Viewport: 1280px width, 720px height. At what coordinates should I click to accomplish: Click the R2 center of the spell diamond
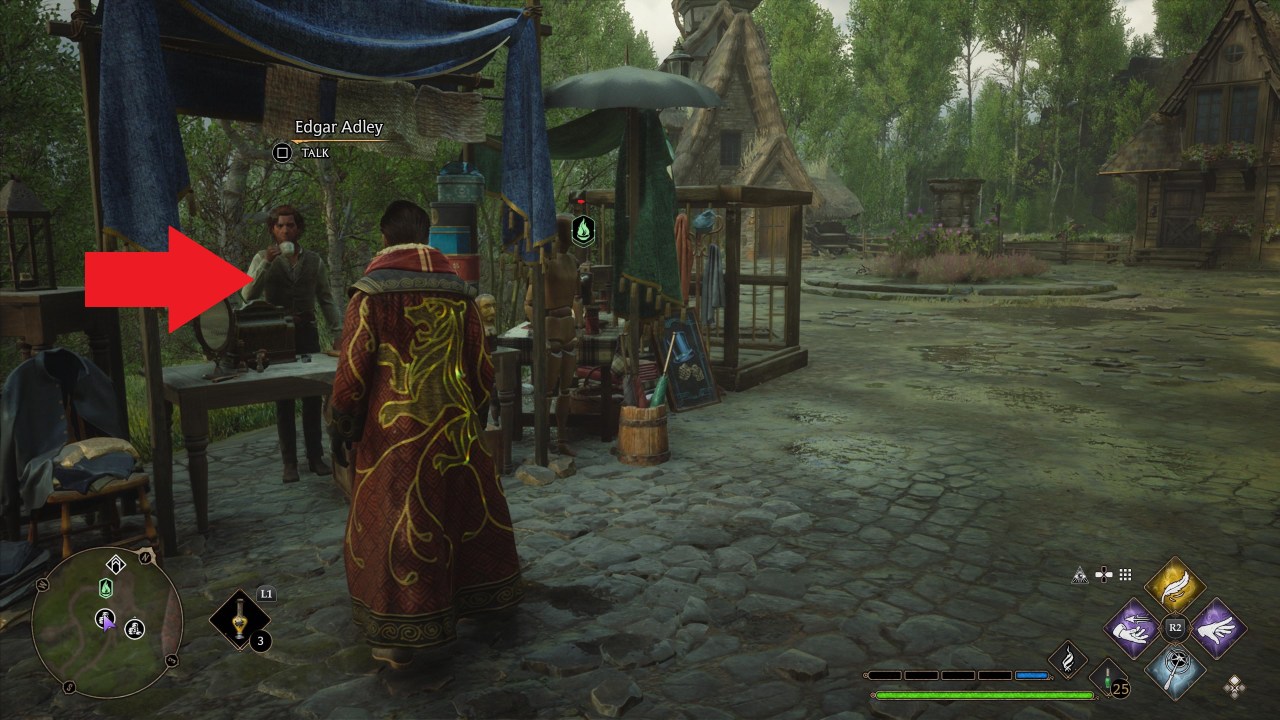click(x=1174, y=626)
